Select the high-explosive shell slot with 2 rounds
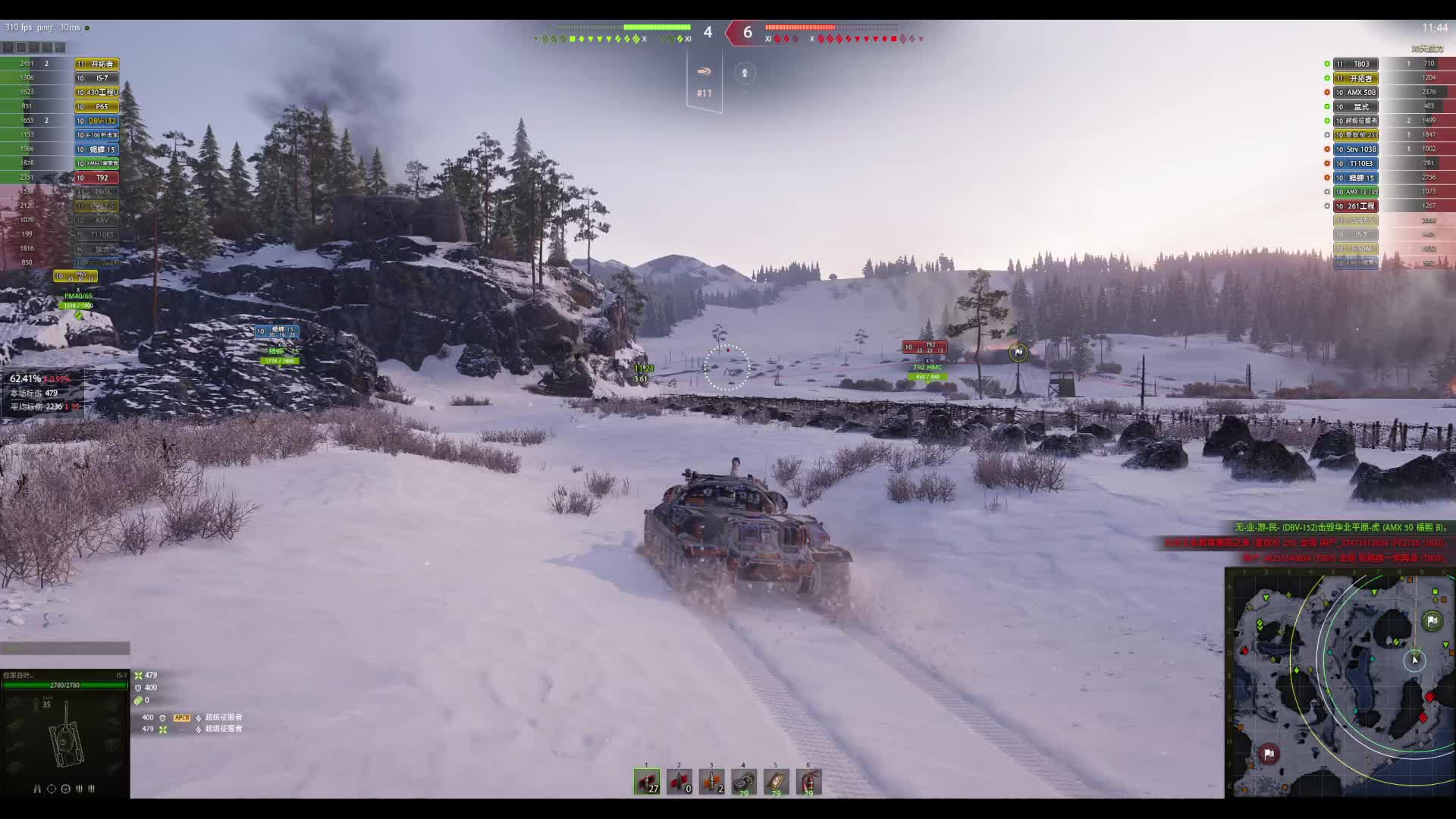 pos(711,781)
